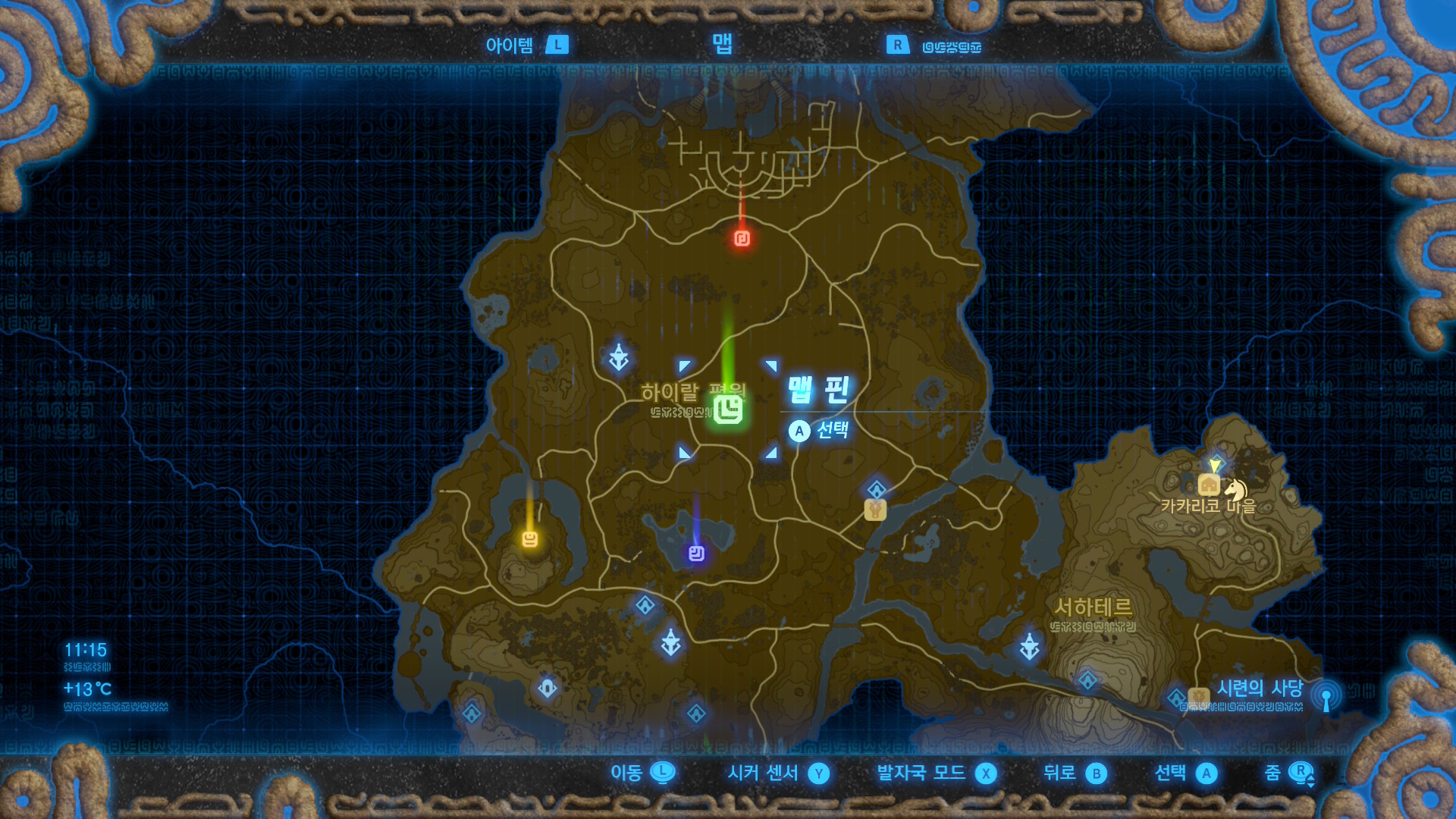Click the 카카리코 마을 village icon
Viewport: 1456px width, 819px height.
pos(1208,485)
